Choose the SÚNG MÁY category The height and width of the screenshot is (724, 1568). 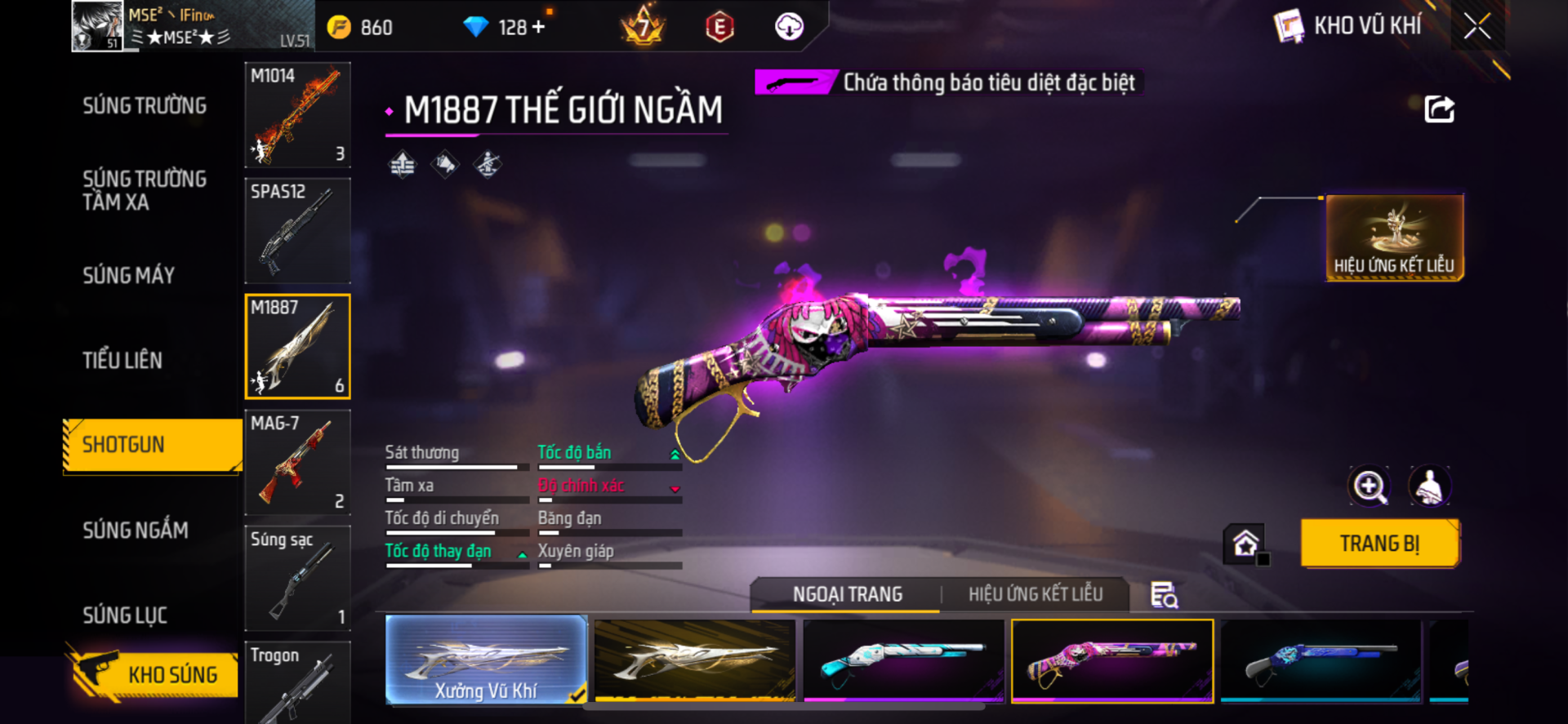(129, 276)
